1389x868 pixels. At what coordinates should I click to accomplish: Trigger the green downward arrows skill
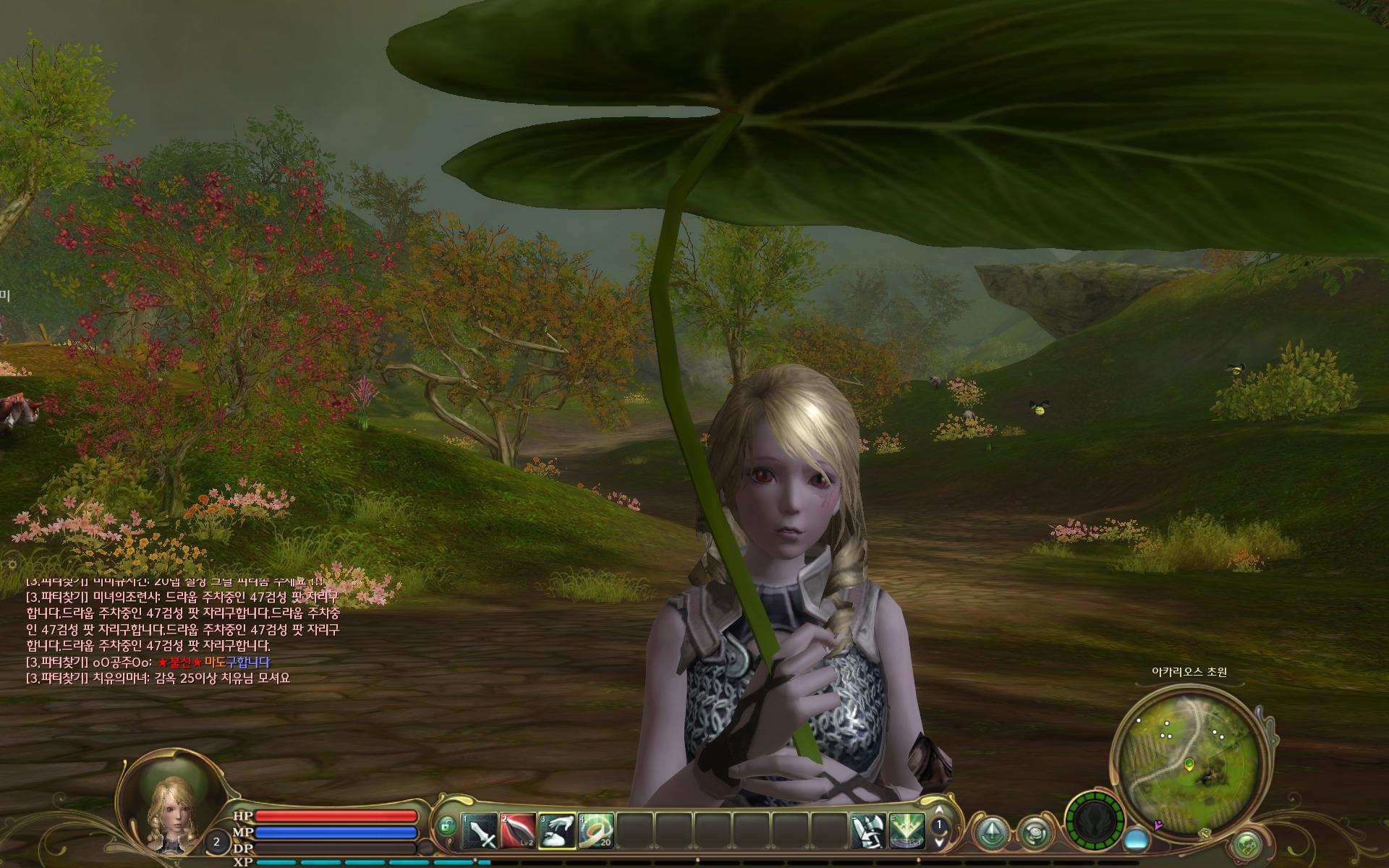906,831
